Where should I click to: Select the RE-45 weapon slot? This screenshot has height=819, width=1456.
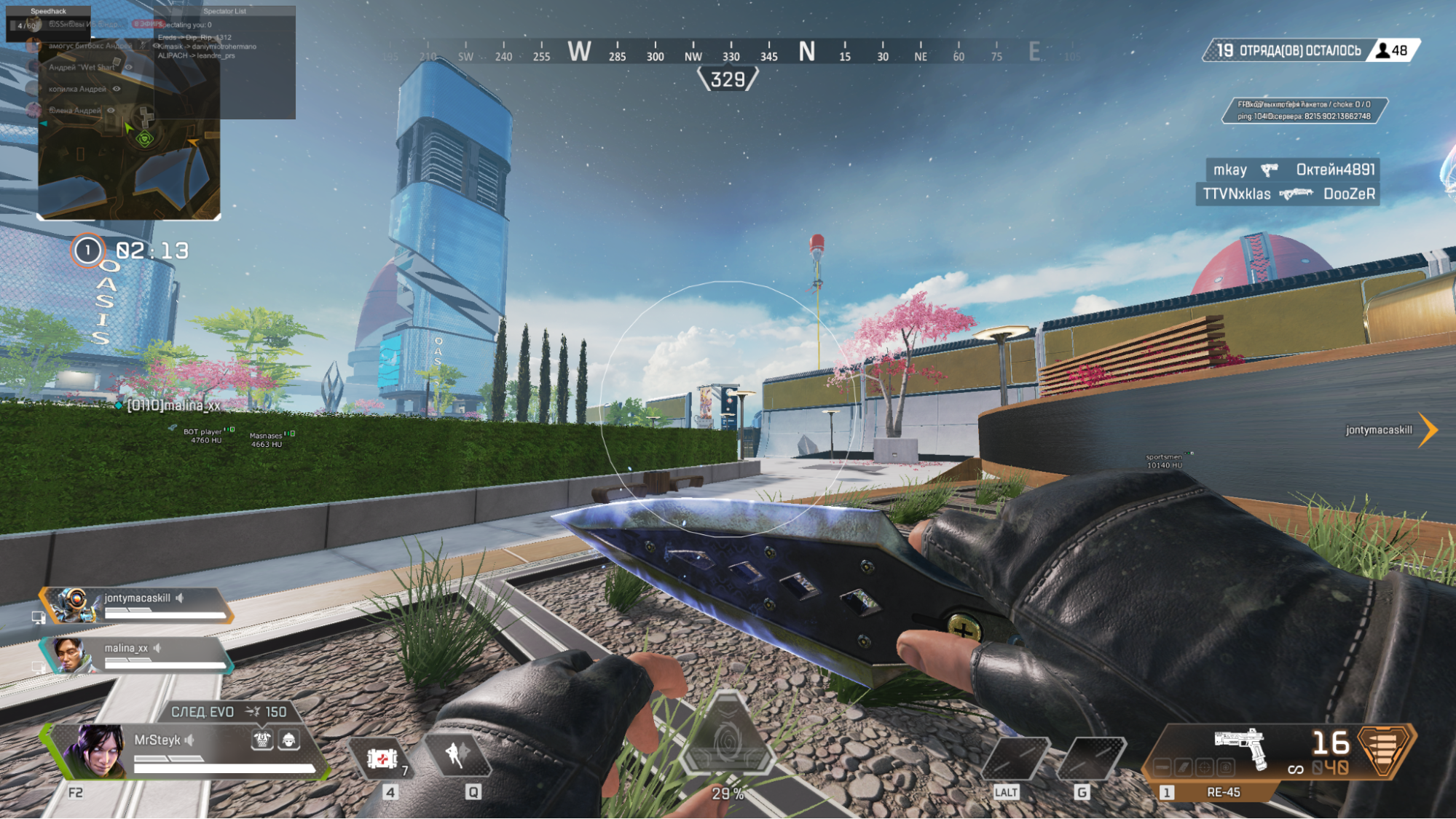tap(1224, 792)
